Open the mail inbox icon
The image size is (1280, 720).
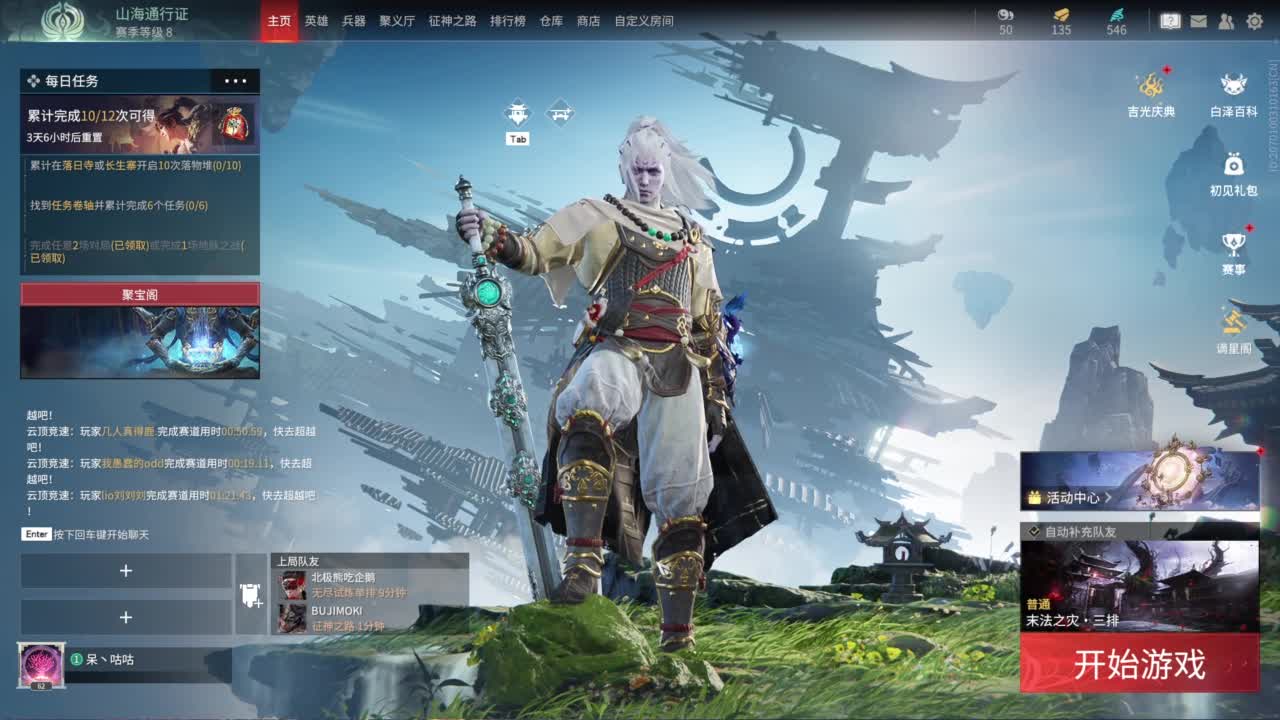[x=1200, y=20]
